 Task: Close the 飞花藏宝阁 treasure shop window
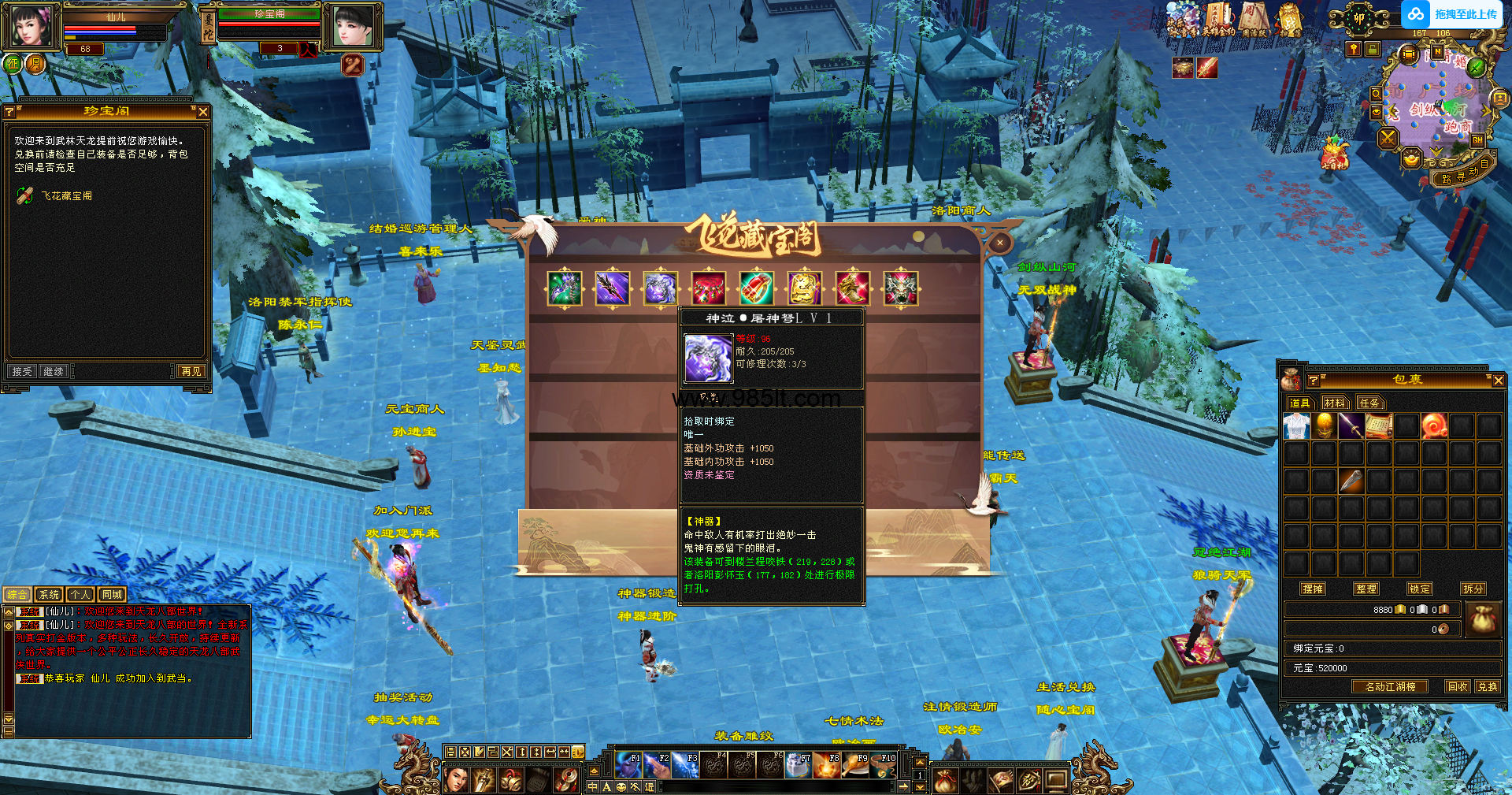tap(999, 243)
